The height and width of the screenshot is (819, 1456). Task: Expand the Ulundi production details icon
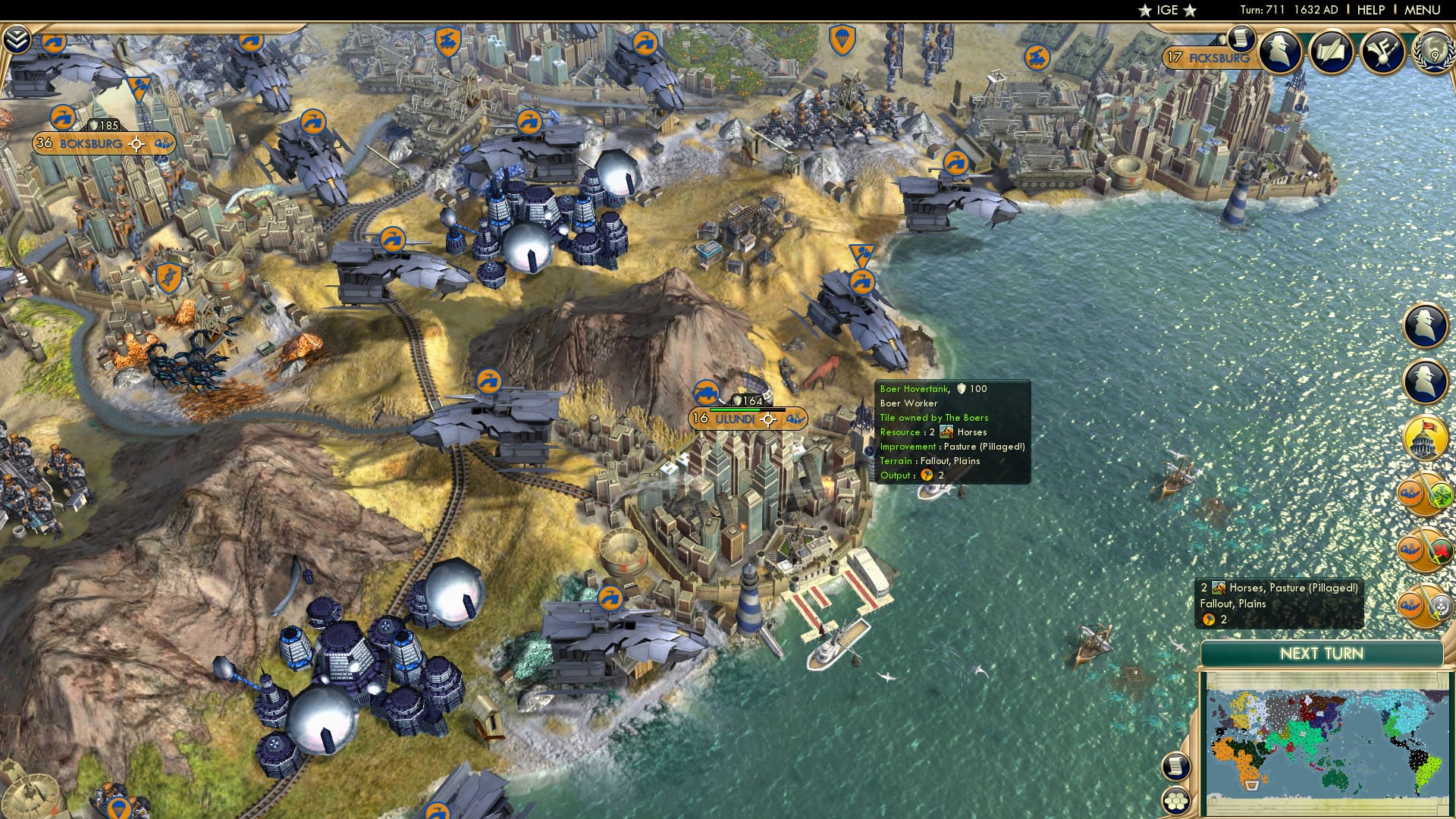(795, 419)
